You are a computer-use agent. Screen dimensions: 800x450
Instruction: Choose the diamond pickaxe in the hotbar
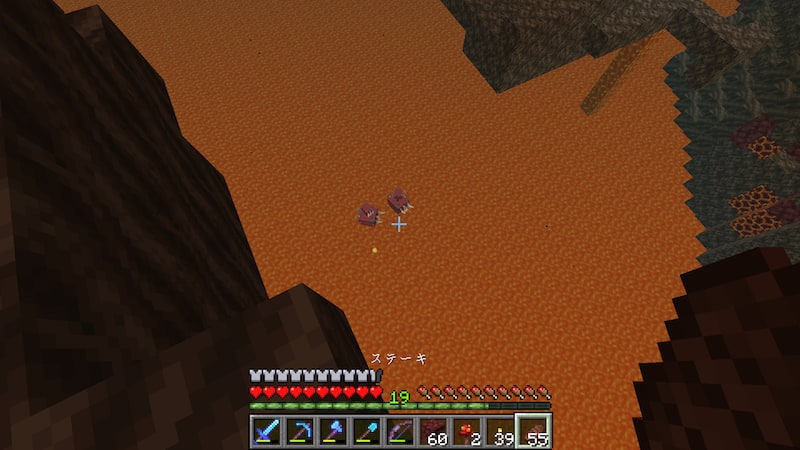click(x=299, y=431)
